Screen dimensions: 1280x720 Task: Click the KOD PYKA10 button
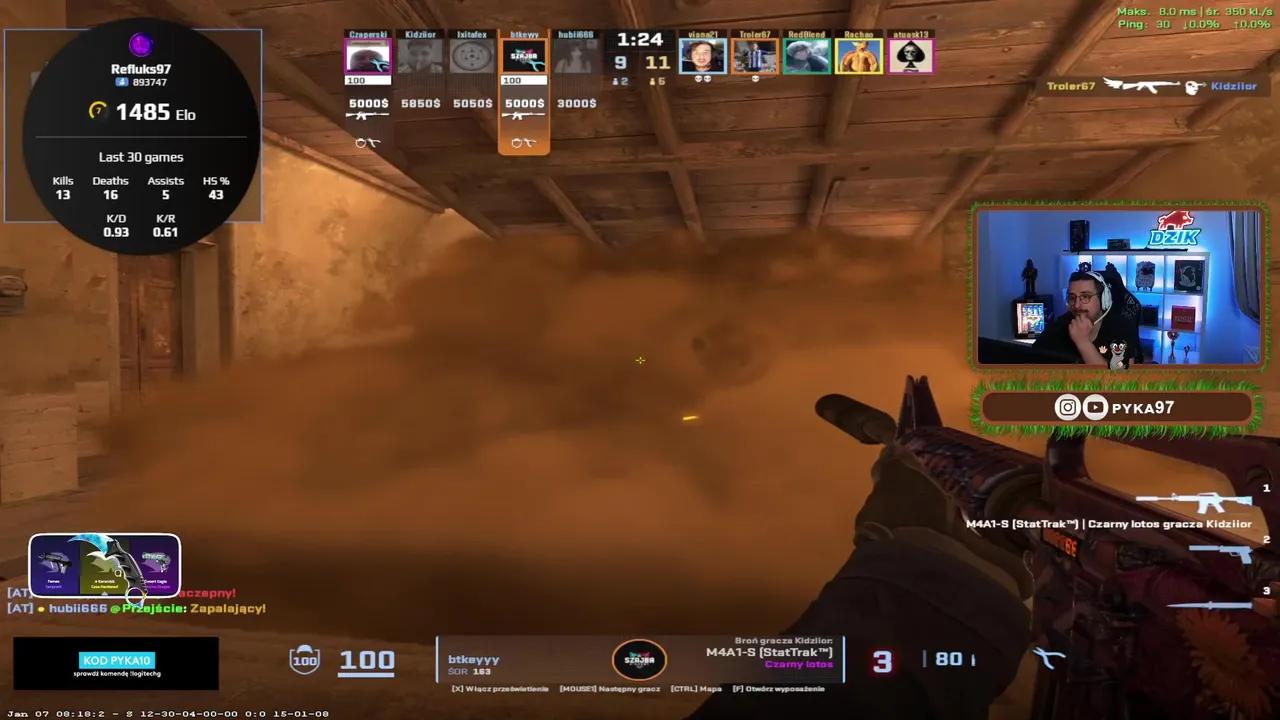click(x=117, y=660)
